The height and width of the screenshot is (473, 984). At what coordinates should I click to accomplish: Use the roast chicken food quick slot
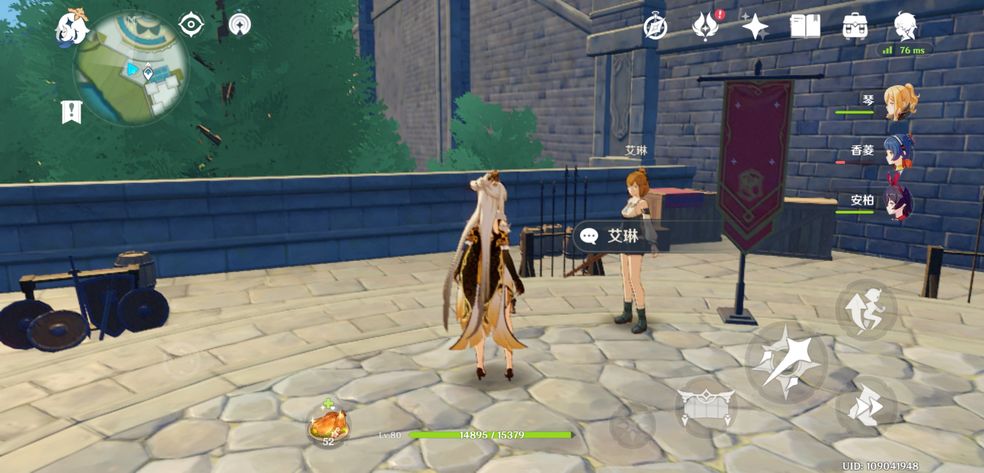click(328, 423)
